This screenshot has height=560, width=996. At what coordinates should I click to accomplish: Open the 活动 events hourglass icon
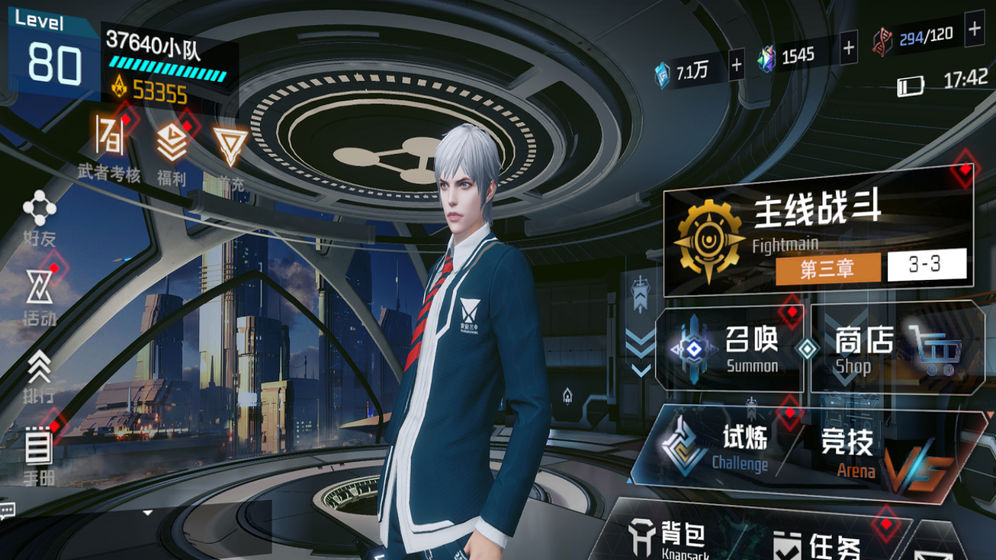coord(40,295)
